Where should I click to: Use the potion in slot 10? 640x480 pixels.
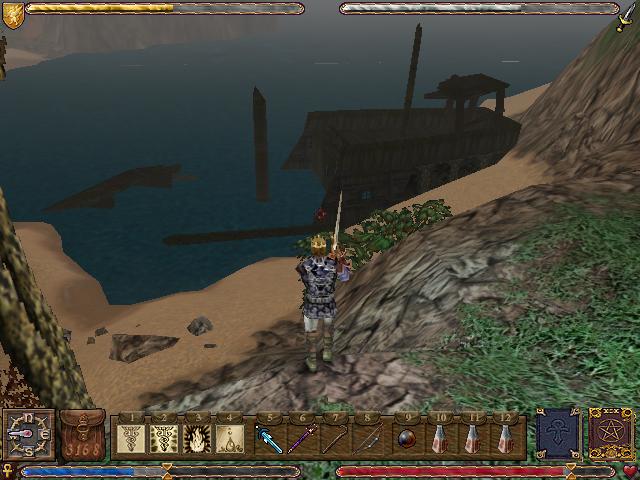click(x=441, y=437)
